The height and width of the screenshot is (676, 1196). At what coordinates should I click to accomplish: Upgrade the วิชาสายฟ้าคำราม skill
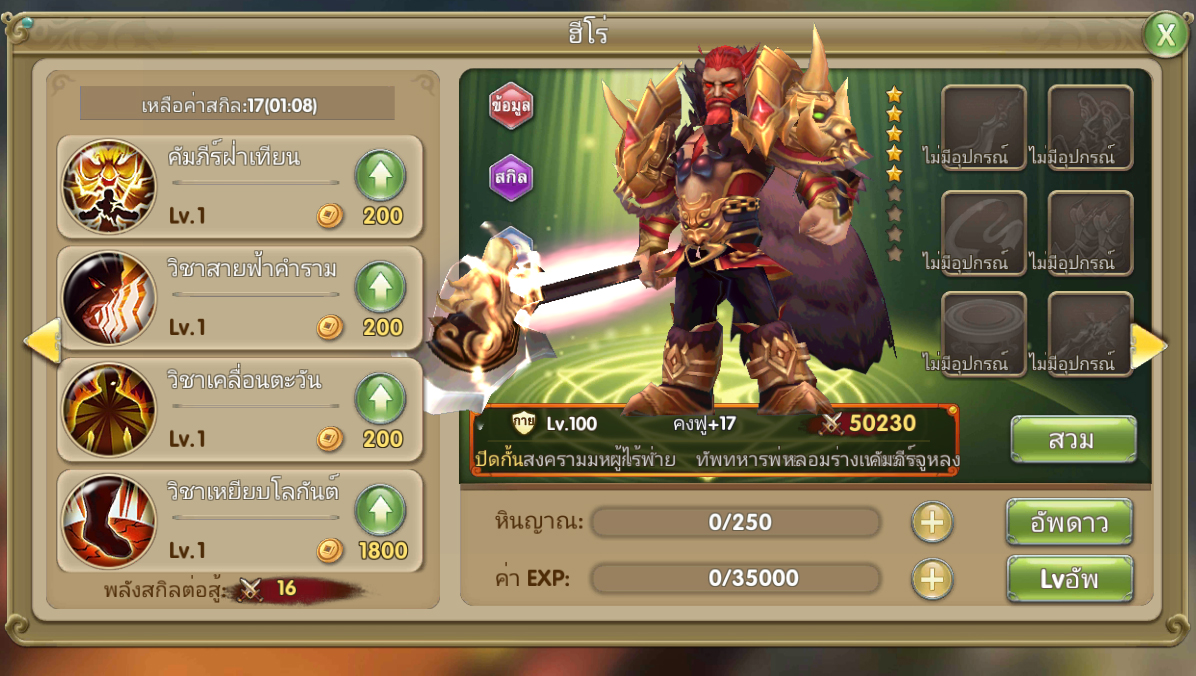tap(381, 288)
